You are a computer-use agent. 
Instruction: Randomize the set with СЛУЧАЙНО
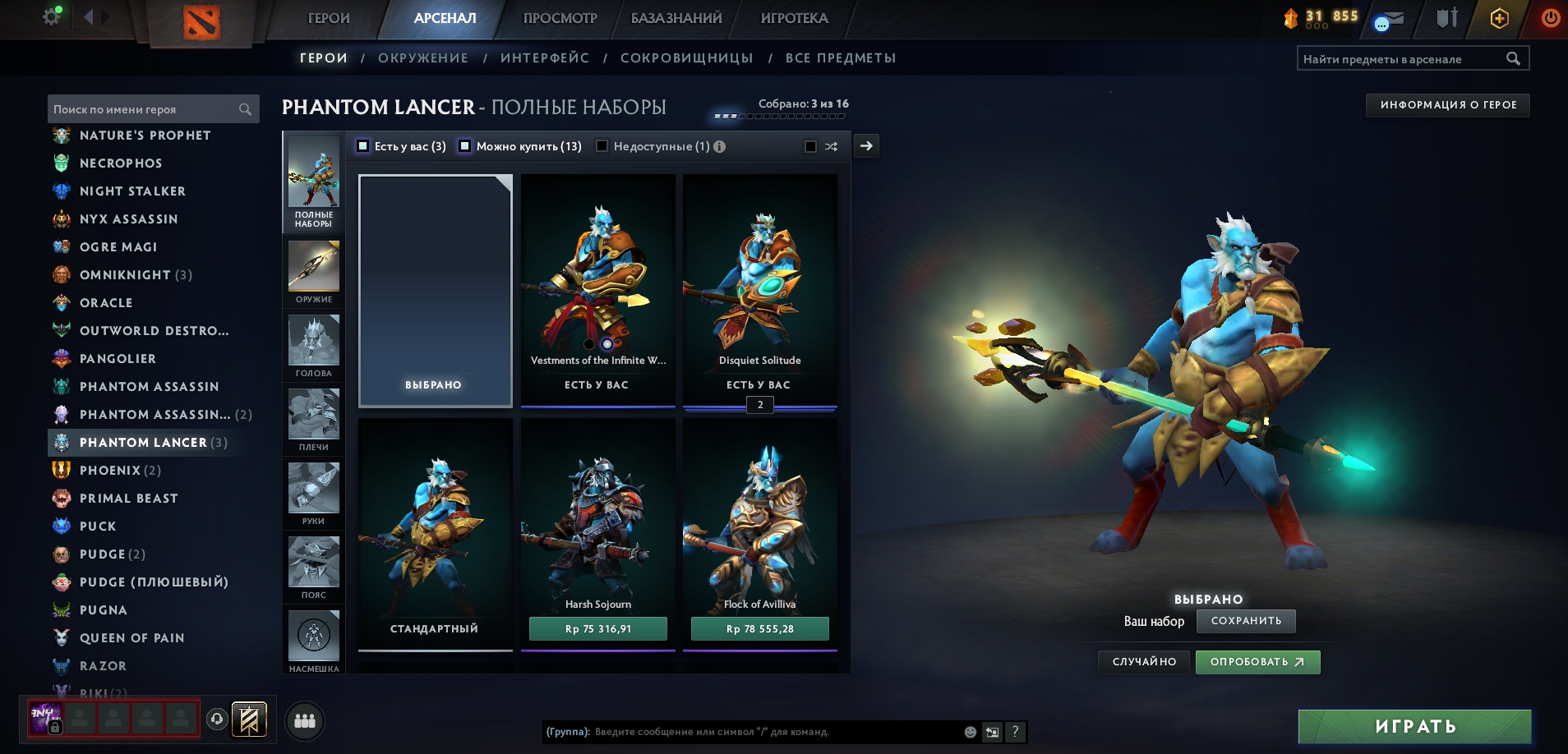pos(1143,662)
